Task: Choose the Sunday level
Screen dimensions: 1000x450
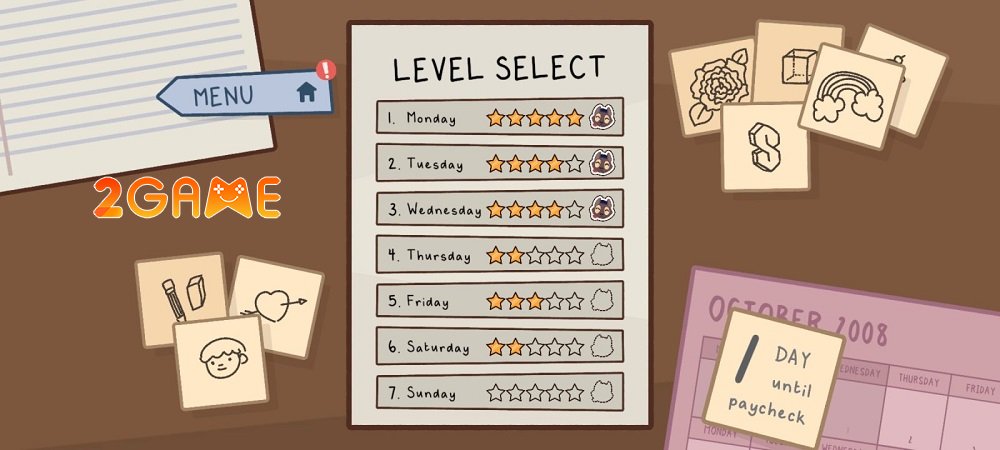Action: (499, 392)
